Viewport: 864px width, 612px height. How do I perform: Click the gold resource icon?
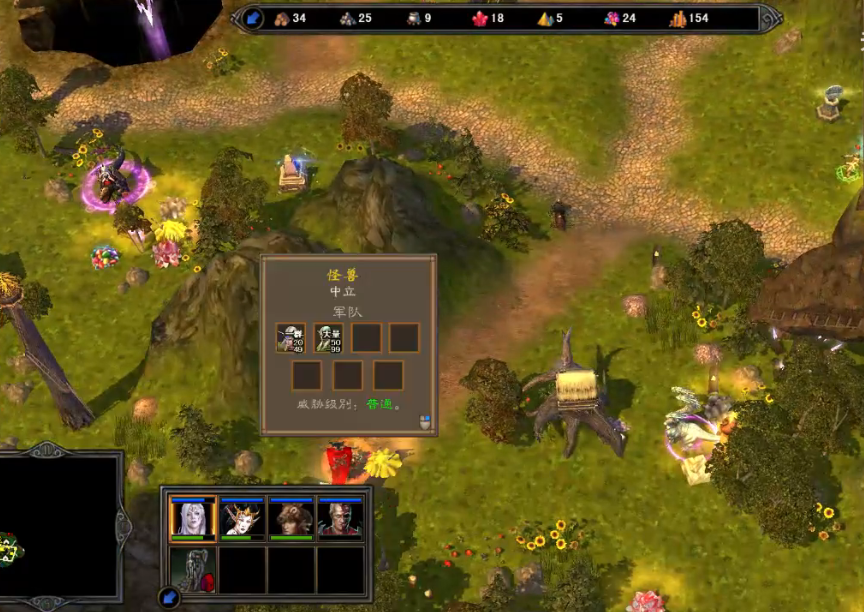coord(677,18)
